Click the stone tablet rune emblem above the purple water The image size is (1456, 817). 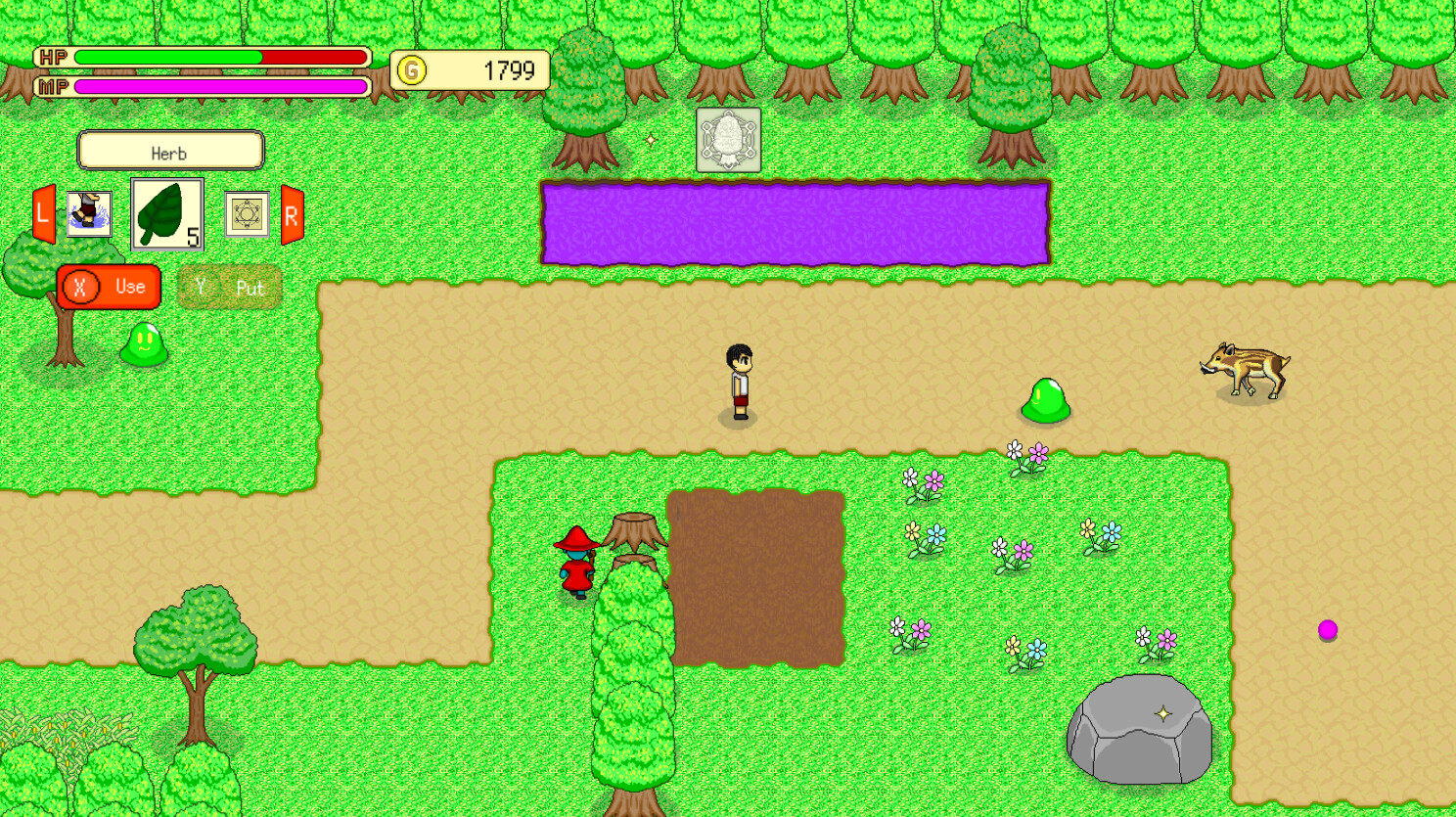tap(728, 140)
